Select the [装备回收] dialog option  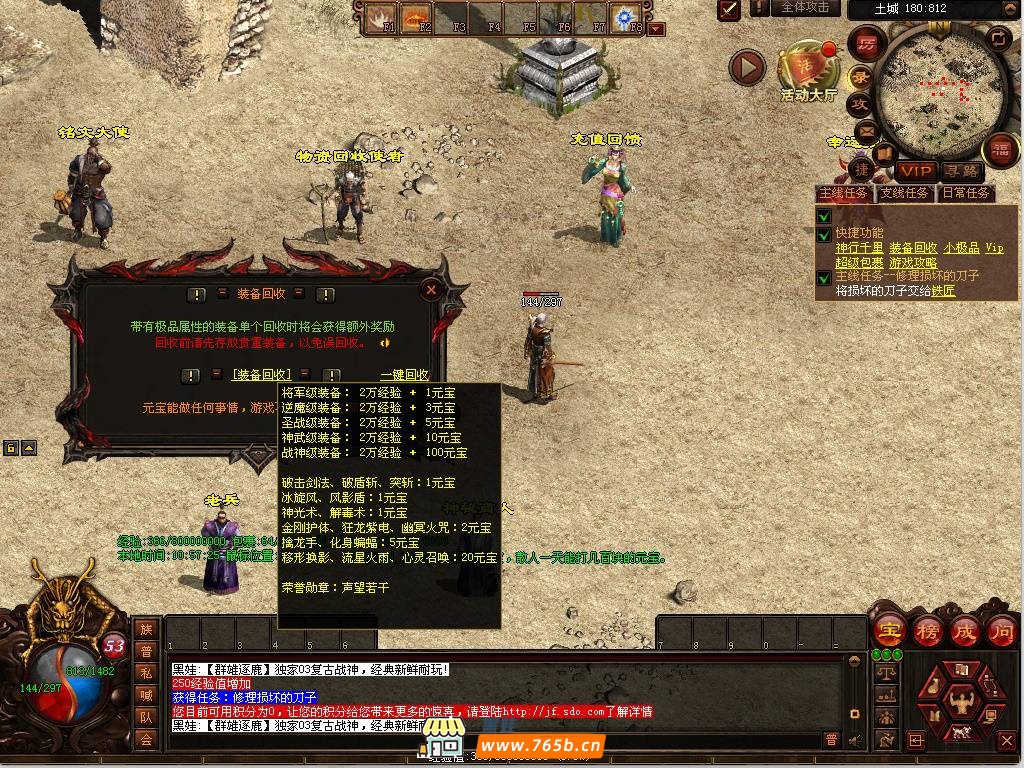[x=261, y=375]
